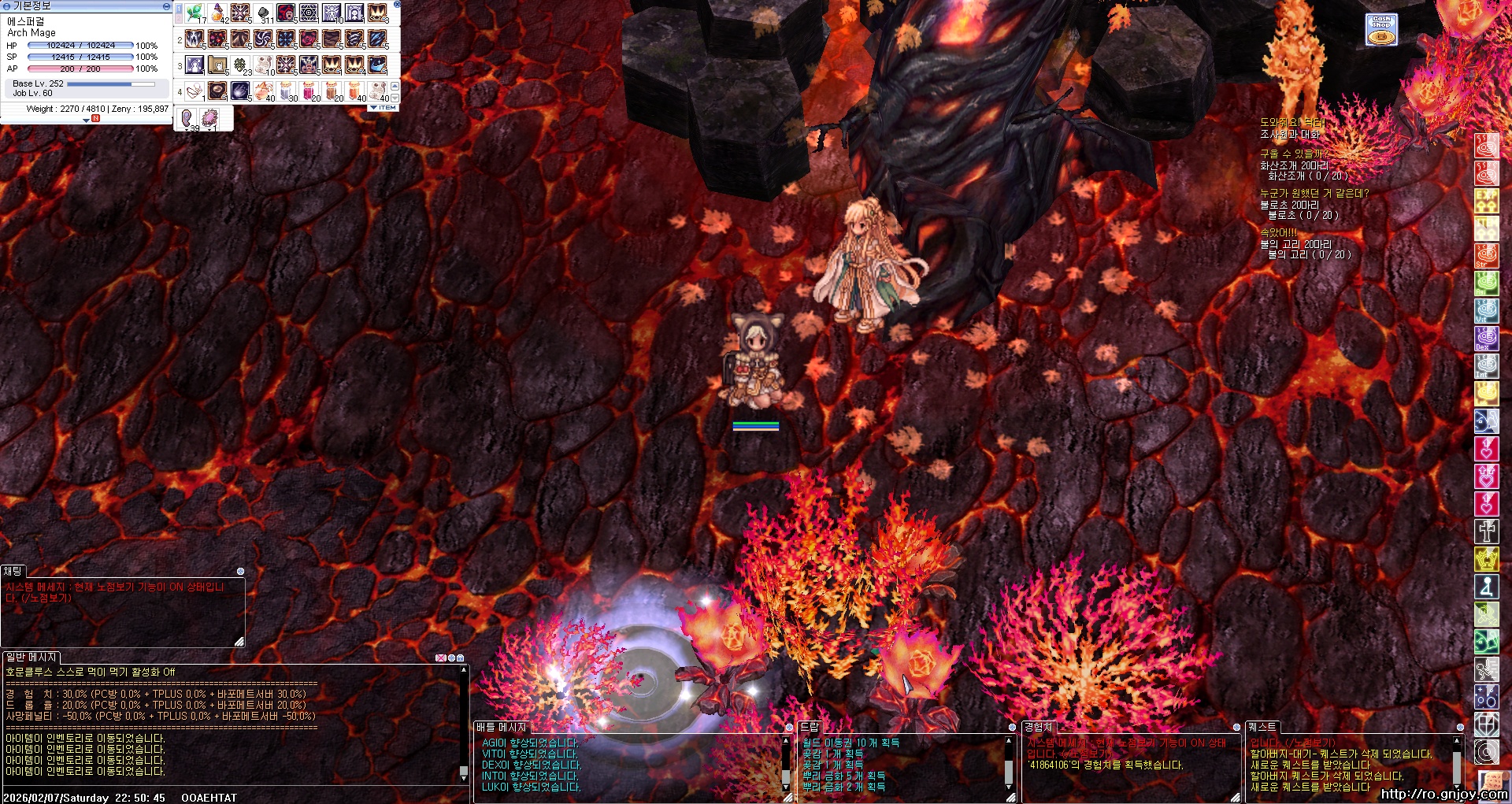Minimize the 기본정보 basic info window
Viewport: 1512px width, 804px height.
(166, 6)
